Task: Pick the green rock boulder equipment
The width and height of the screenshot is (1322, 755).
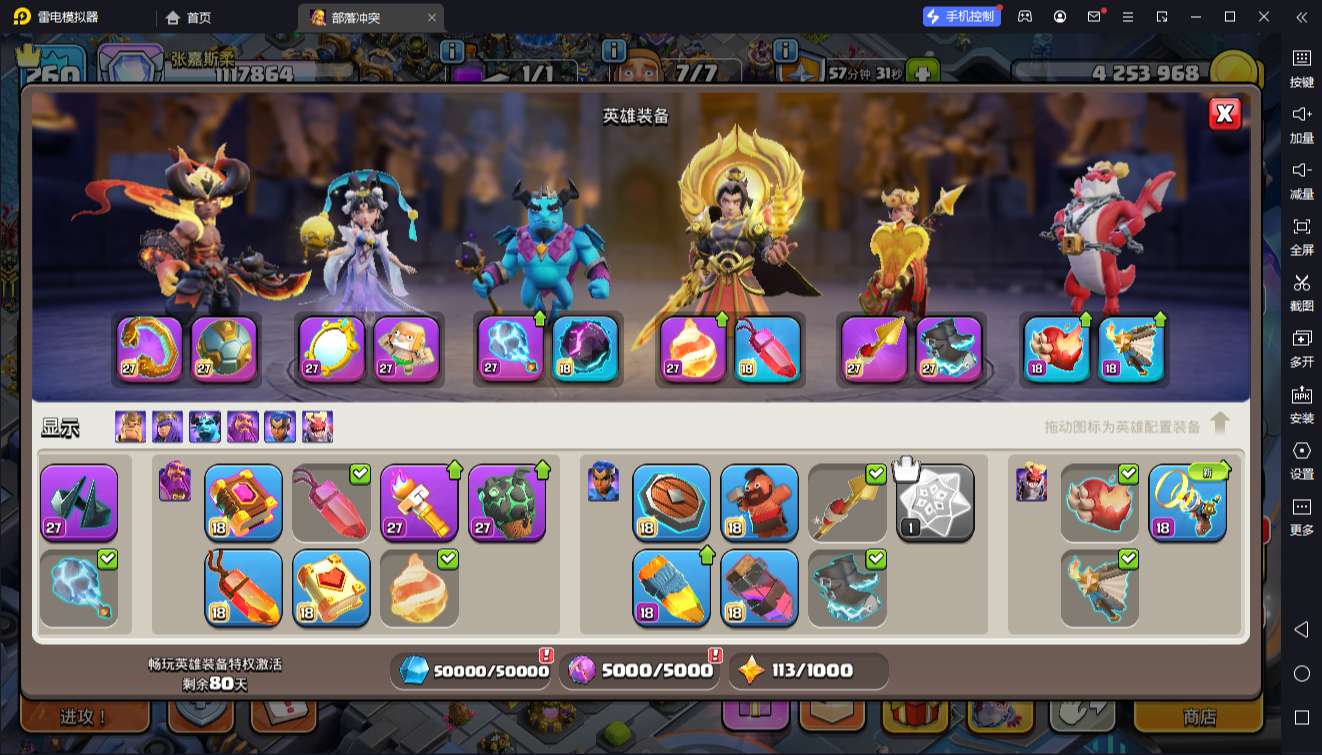Action: (507, 502)
